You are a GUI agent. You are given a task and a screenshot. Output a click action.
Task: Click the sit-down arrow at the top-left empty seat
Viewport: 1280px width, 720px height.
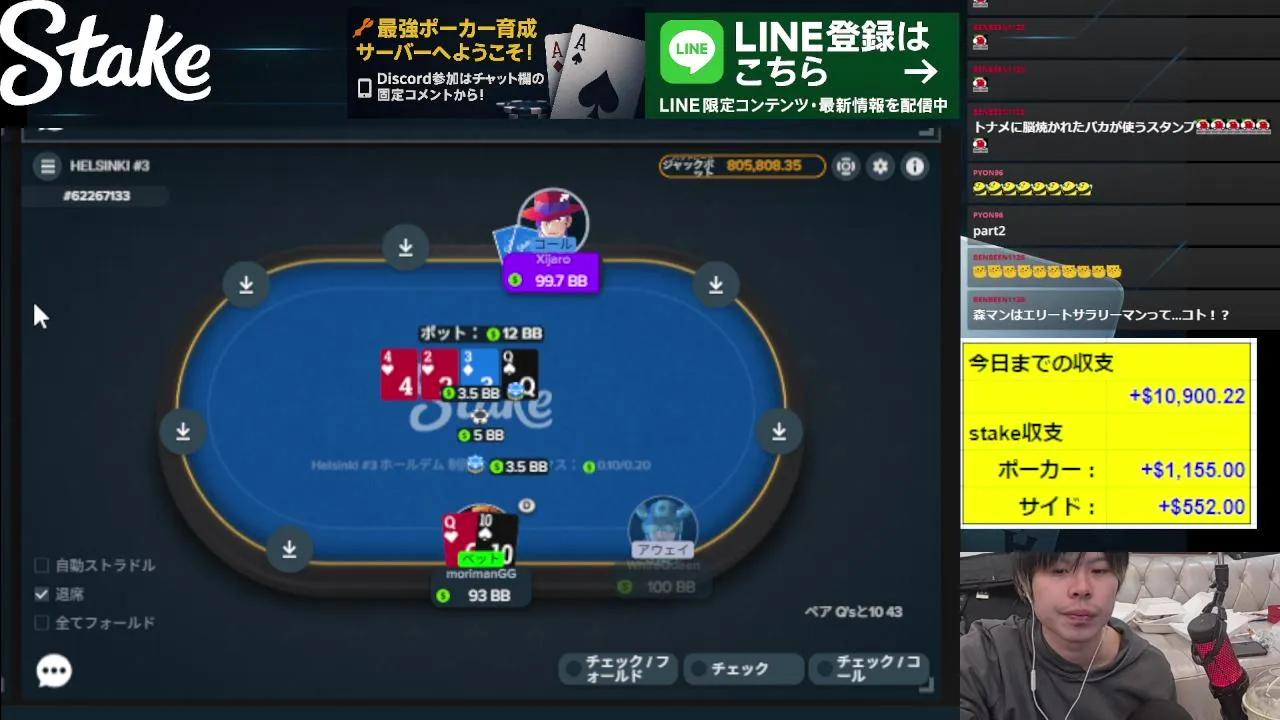246,284
